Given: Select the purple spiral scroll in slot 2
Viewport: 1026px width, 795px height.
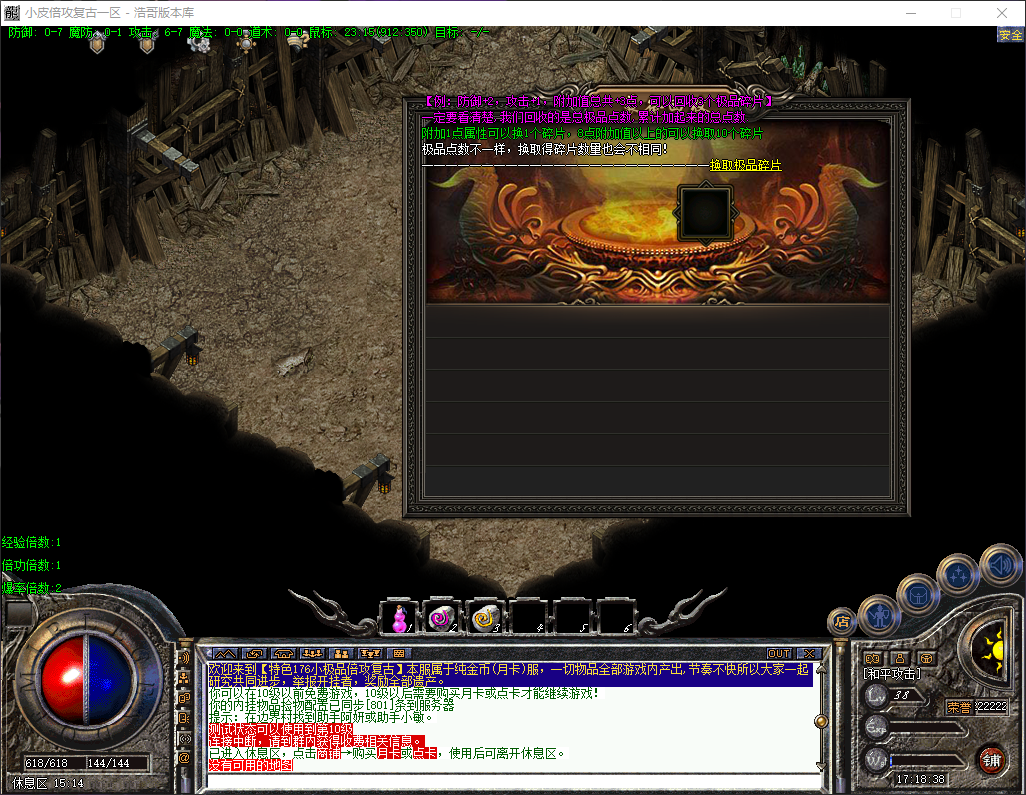Looking at the screenshot, I should [441, 617].
